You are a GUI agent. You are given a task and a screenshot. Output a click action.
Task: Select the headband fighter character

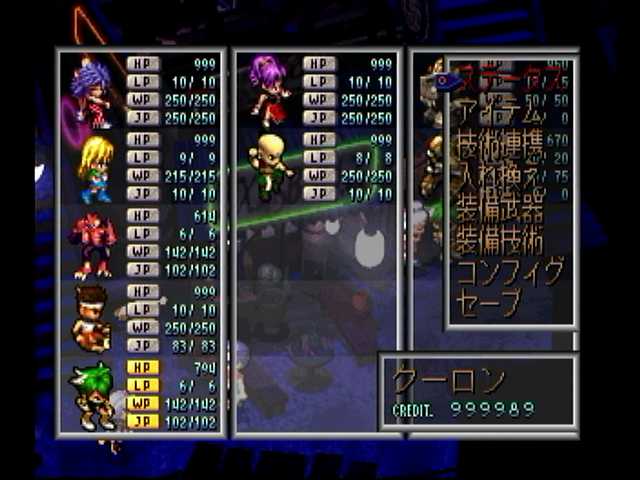click(92, 319)
